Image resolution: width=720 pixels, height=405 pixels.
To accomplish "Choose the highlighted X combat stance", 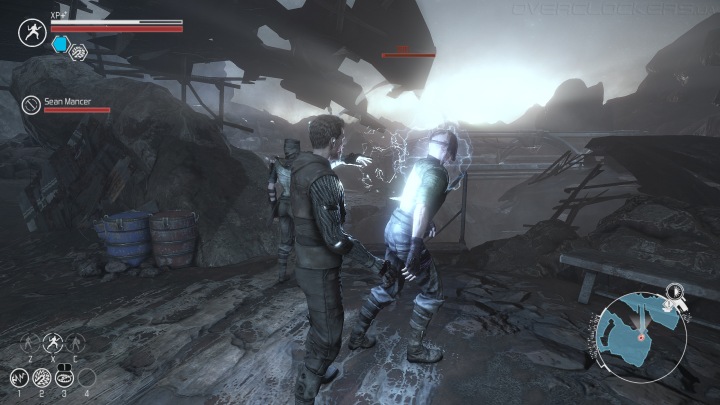I will tap(52, 341).
